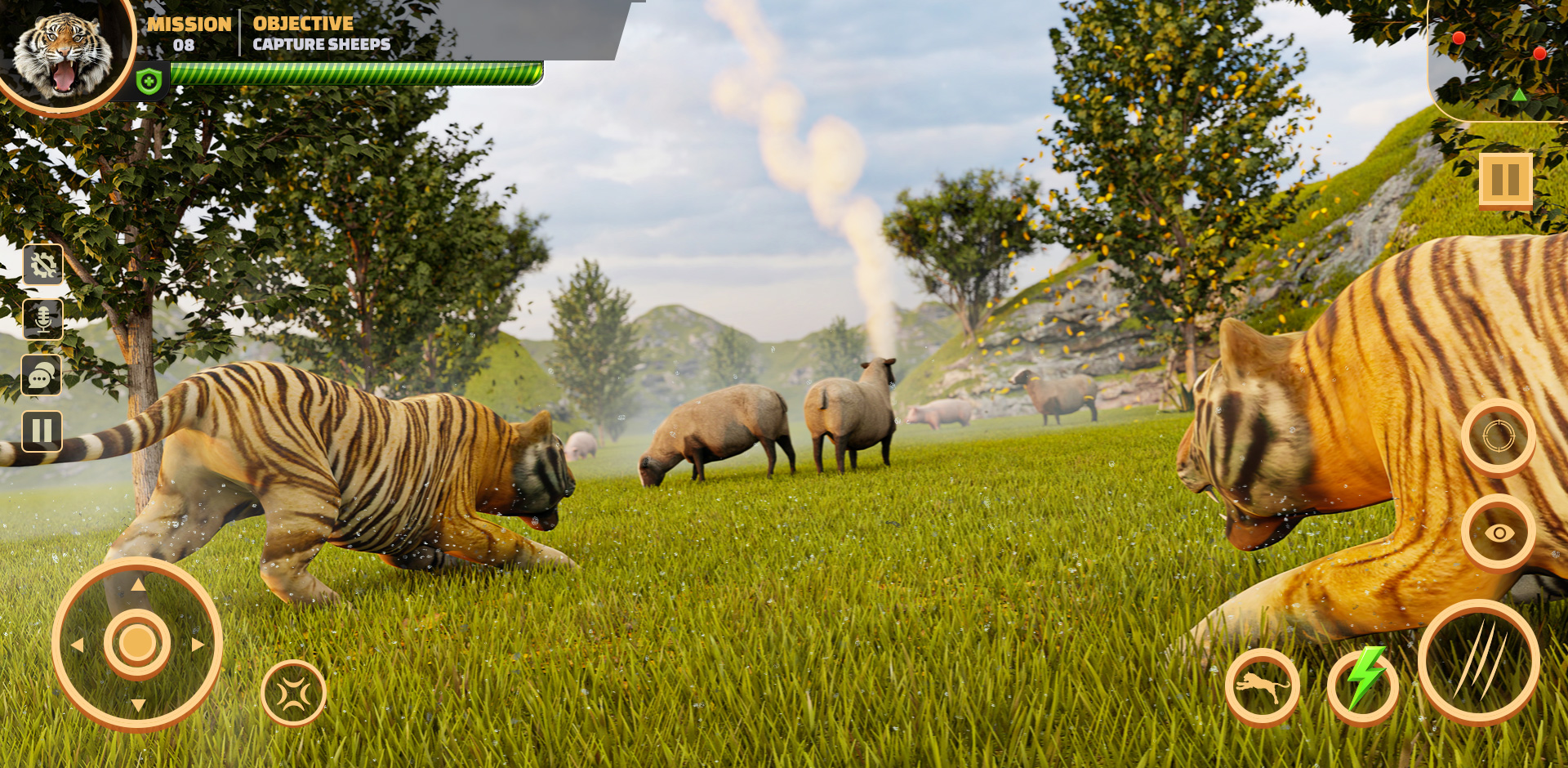1568x768 pixels.
Task: Toggle the microphone voice chat button
Action: (x=43, y=319)
